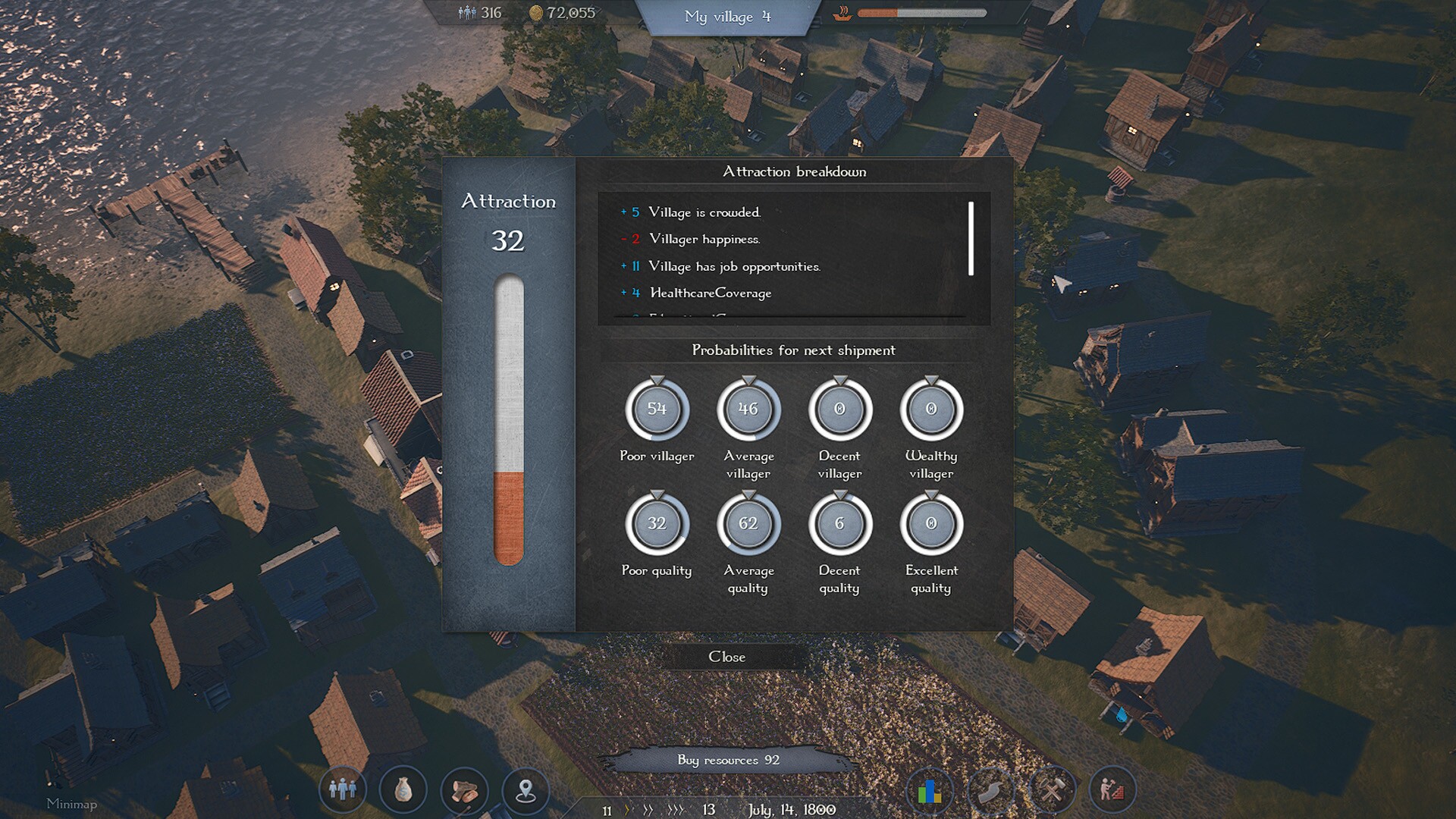
Task: Click the worker building brick wall icon
Action: pos(1112,791)
